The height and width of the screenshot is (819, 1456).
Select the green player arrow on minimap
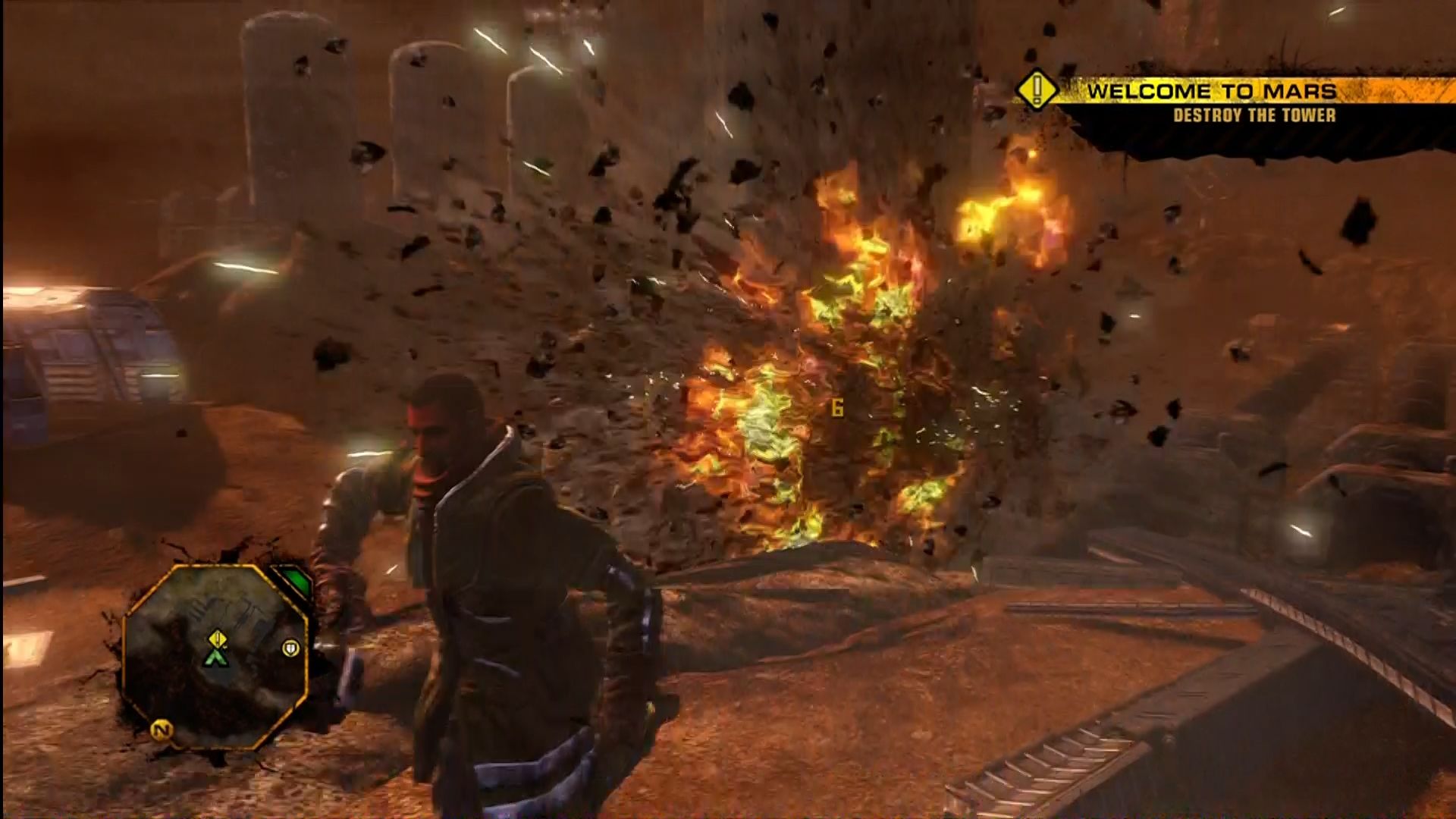pos(217,657)
